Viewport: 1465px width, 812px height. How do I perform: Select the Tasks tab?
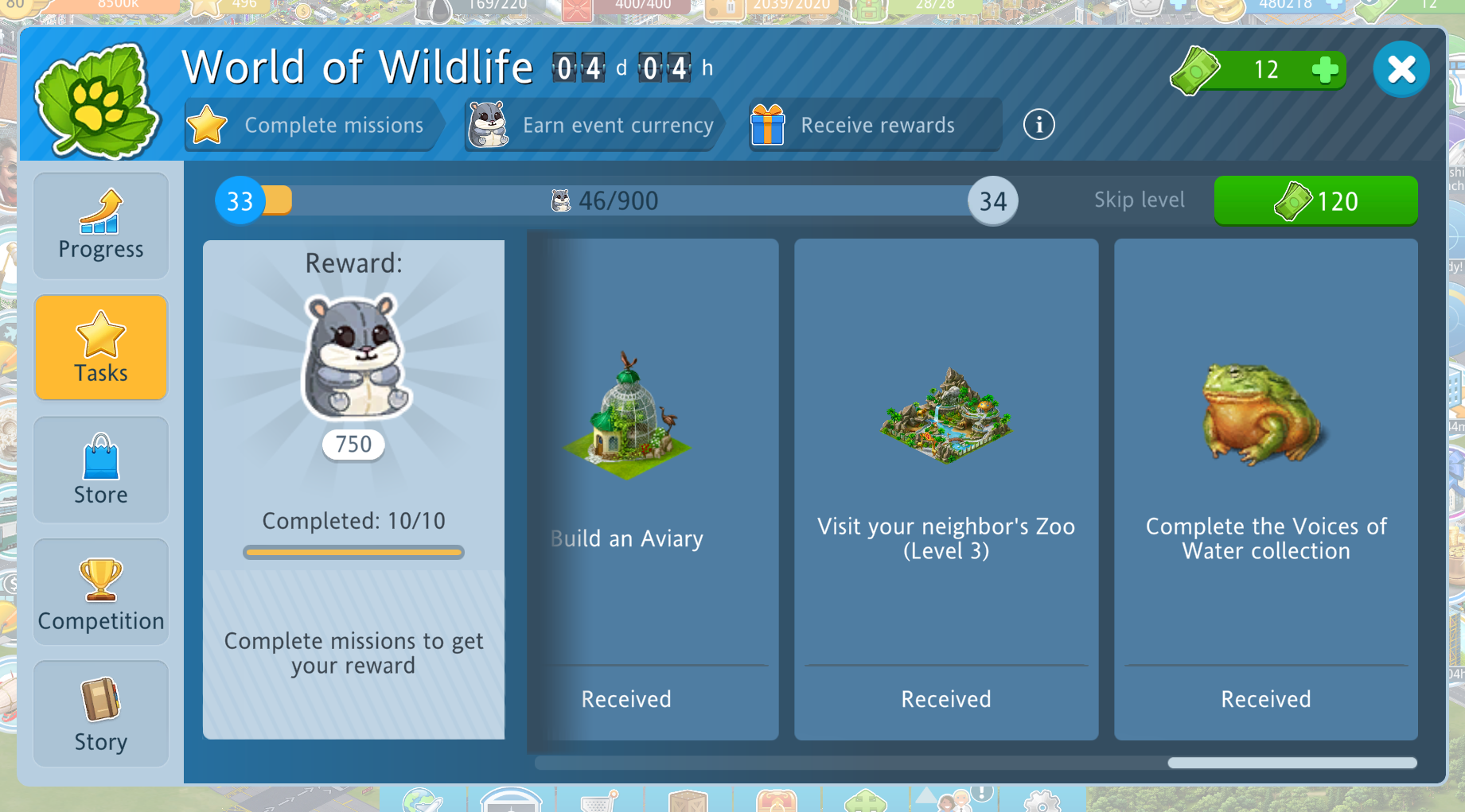tap(101, 348)
